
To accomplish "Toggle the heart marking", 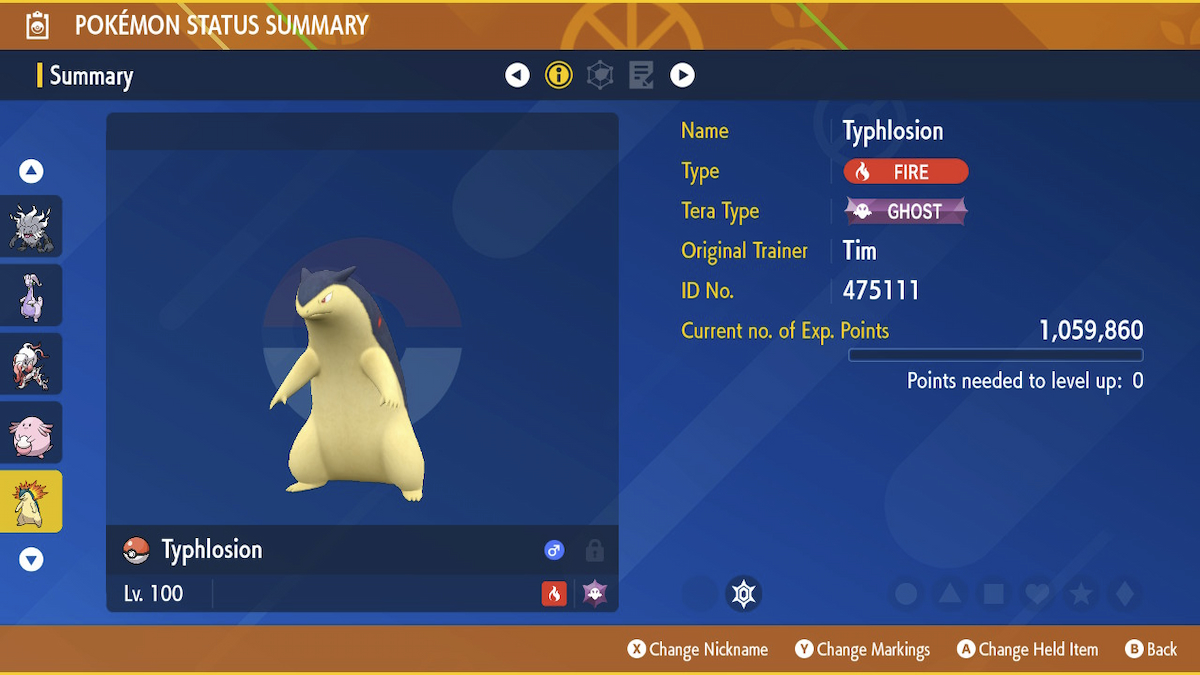I will (x=1037, y=594).
